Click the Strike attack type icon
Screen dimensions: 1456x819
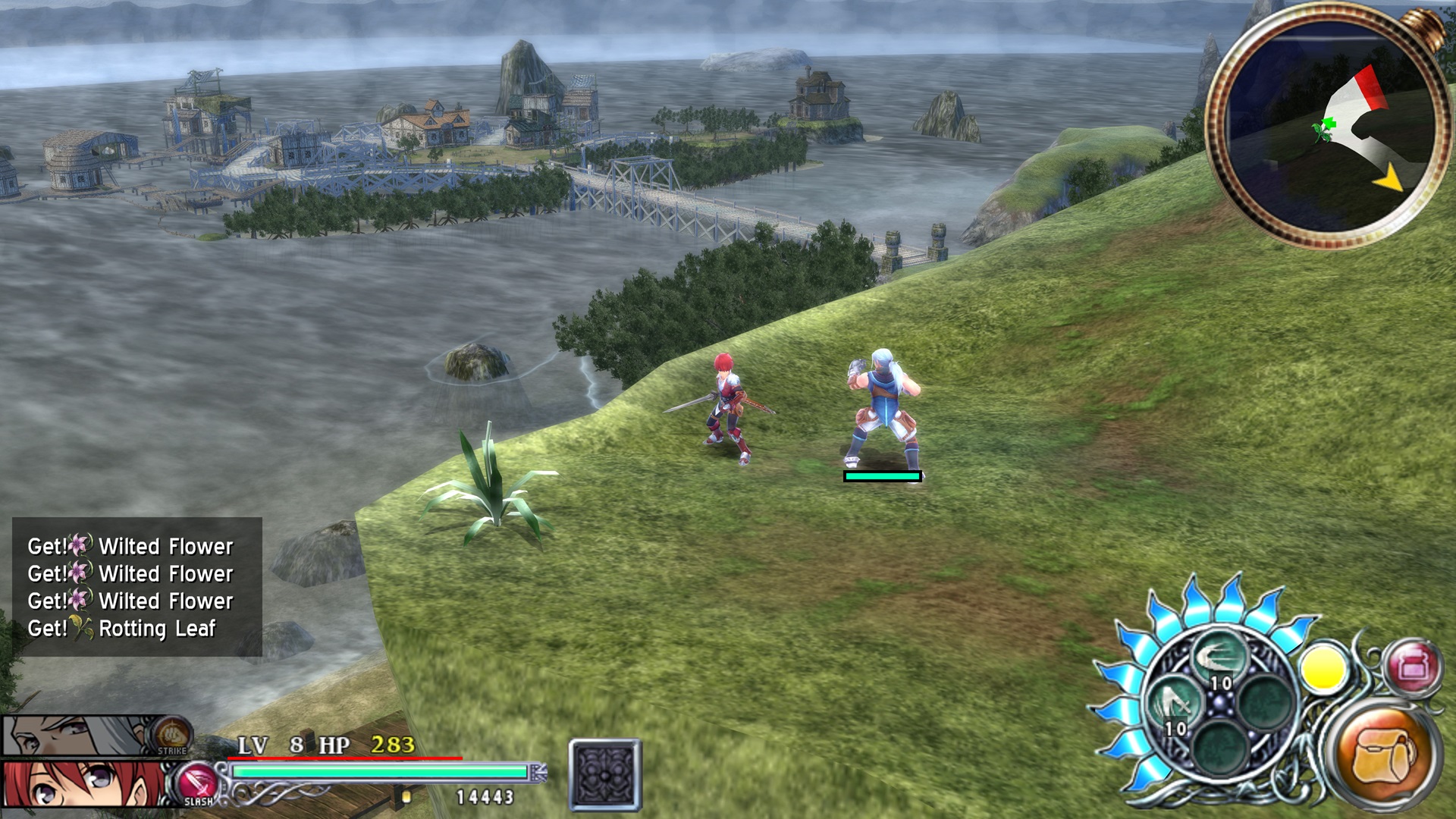[x=171, y=736]
